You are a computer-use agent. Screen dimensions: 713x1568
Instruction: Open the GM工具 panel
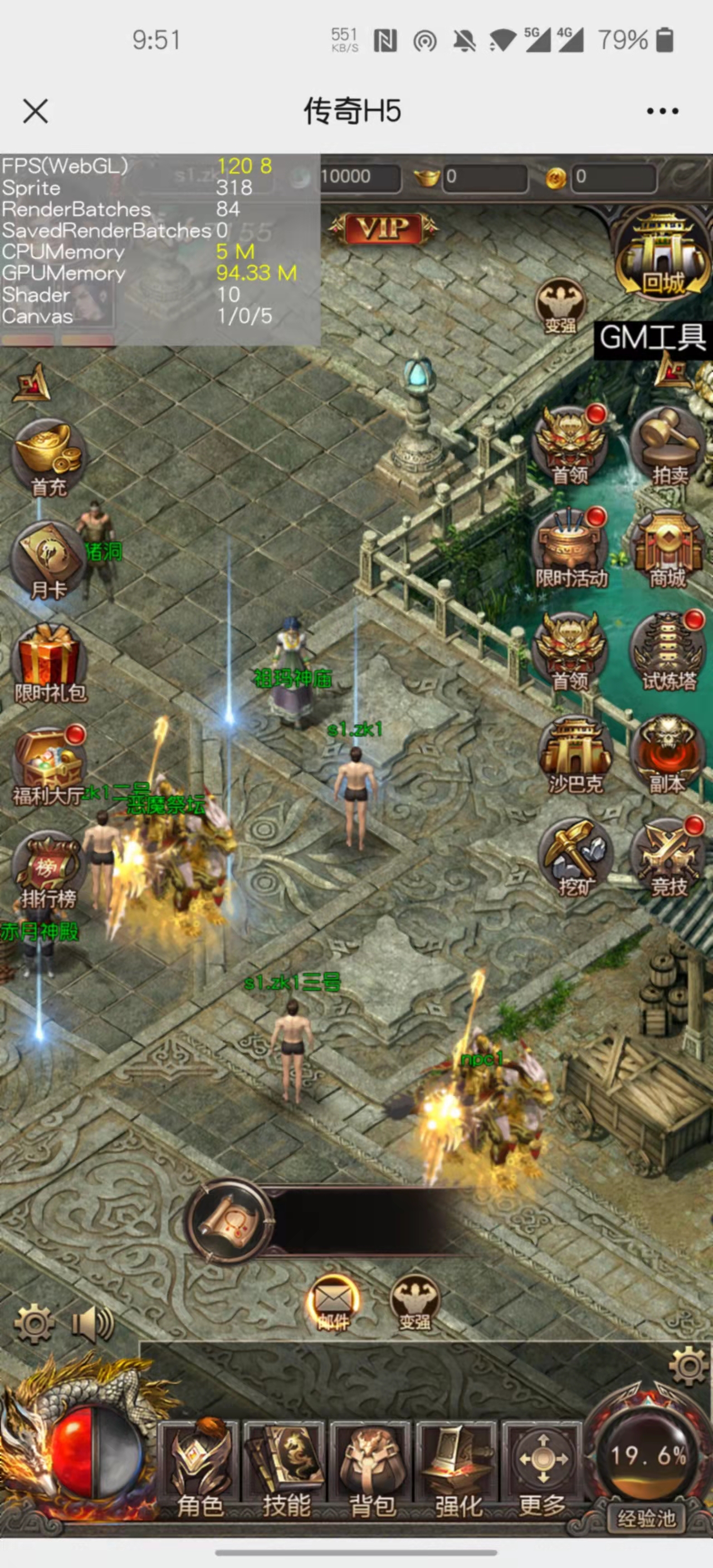(x=652, y=338)
